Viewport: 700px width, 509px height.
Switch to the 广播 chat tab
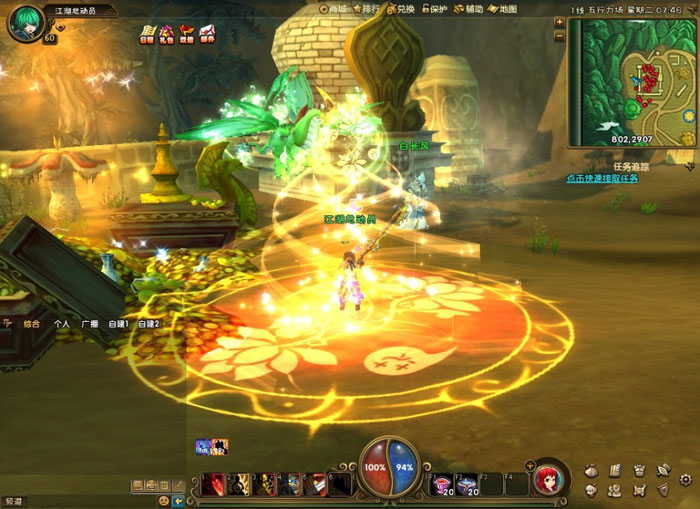[x=90, y=324]
